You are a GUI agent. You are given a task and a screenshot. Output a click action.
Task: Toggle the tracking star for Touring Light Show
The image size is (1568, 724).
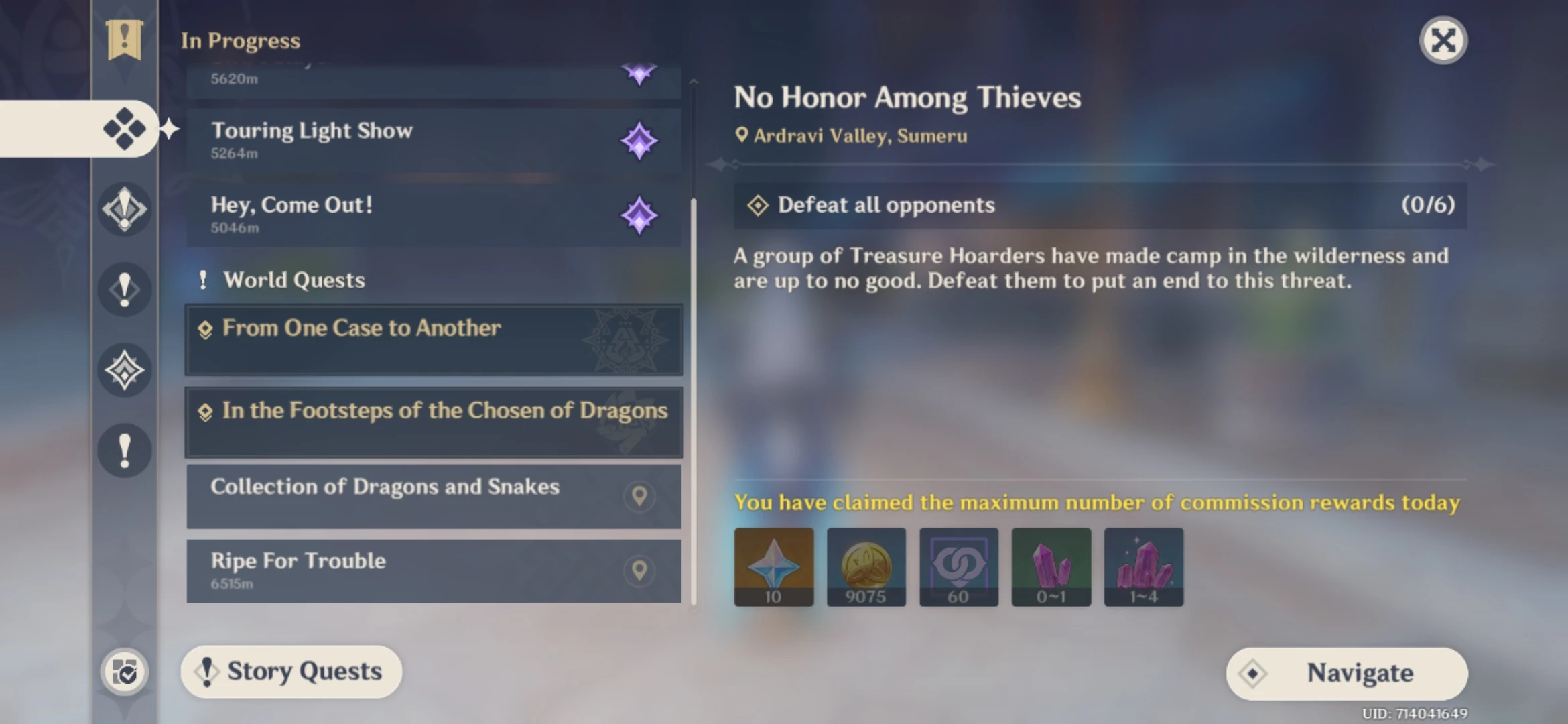(639, 139)
